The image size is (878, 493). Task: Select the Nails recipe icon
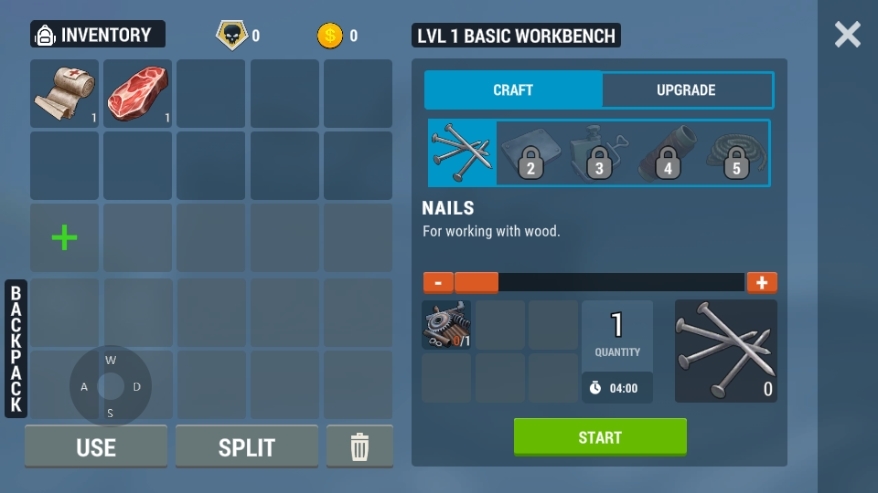[x=462, y=153]
